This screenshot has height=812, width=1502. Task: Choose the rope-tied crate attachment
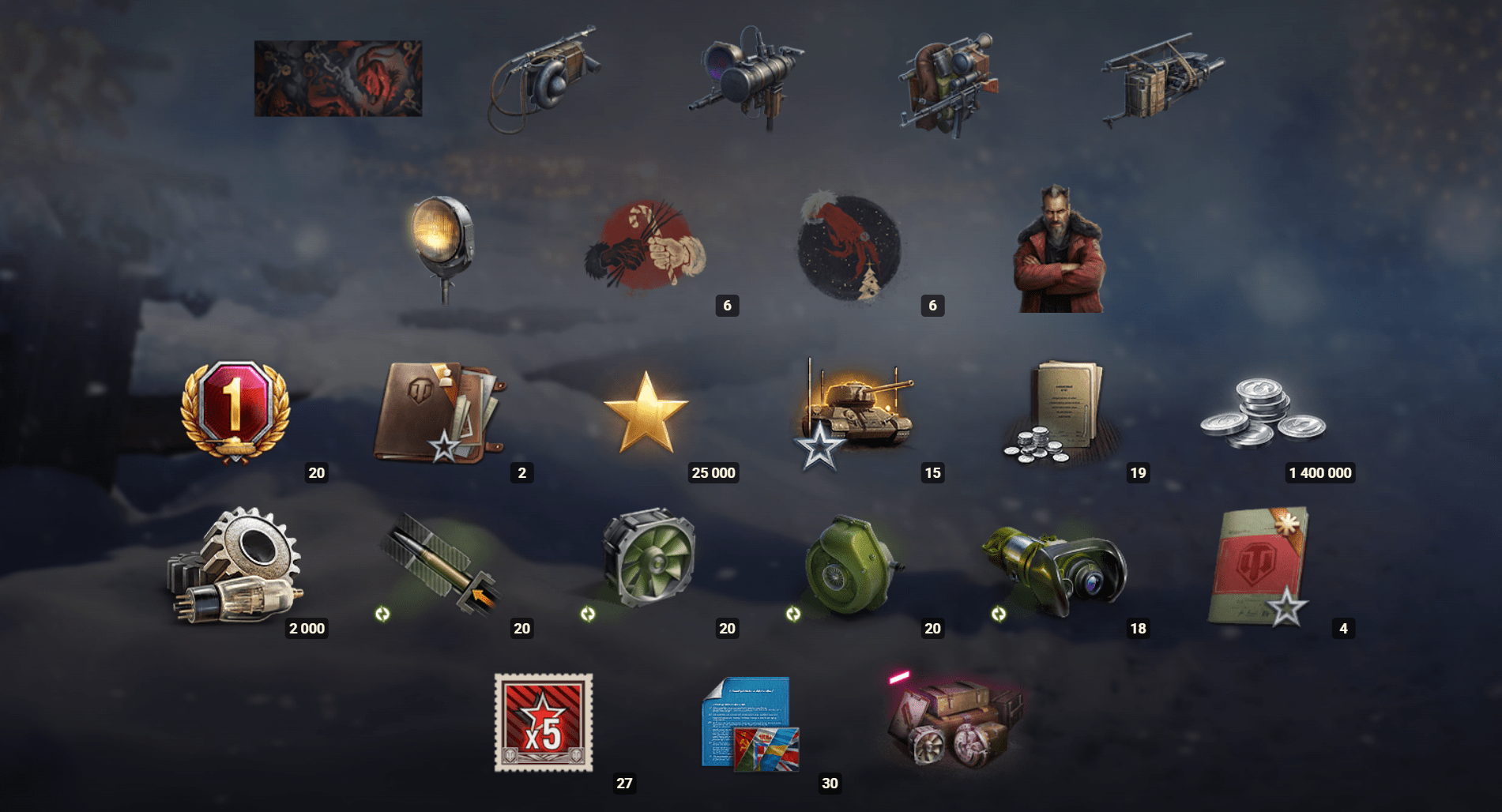1161,79
